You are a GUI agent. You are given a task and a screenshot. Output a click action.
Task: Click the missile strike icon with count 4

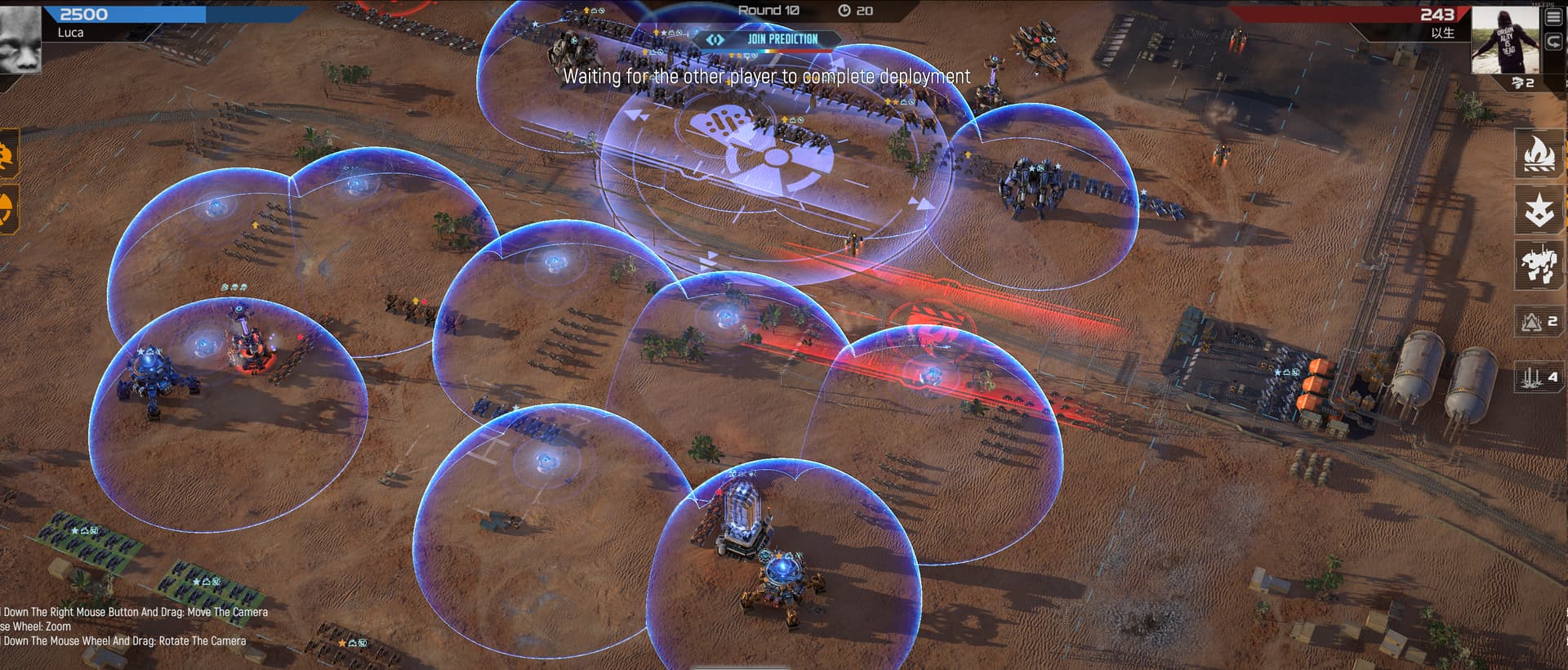pos(1539,377)
